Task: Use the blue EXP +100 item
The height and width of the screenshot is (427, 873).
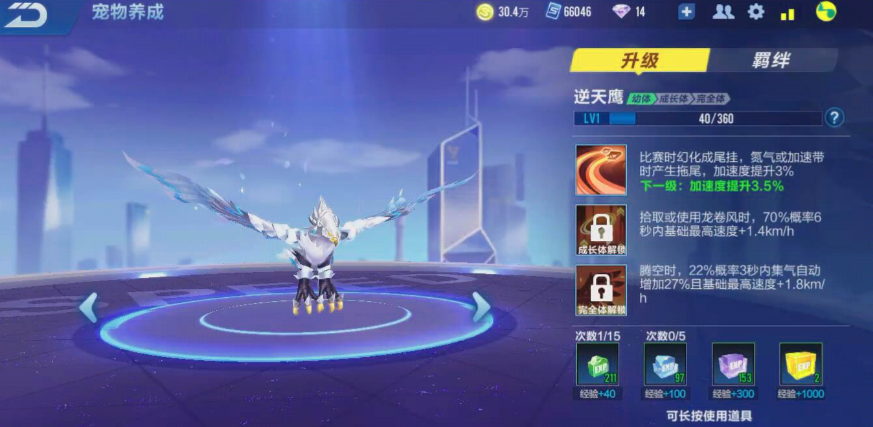Action: point(662,364)
